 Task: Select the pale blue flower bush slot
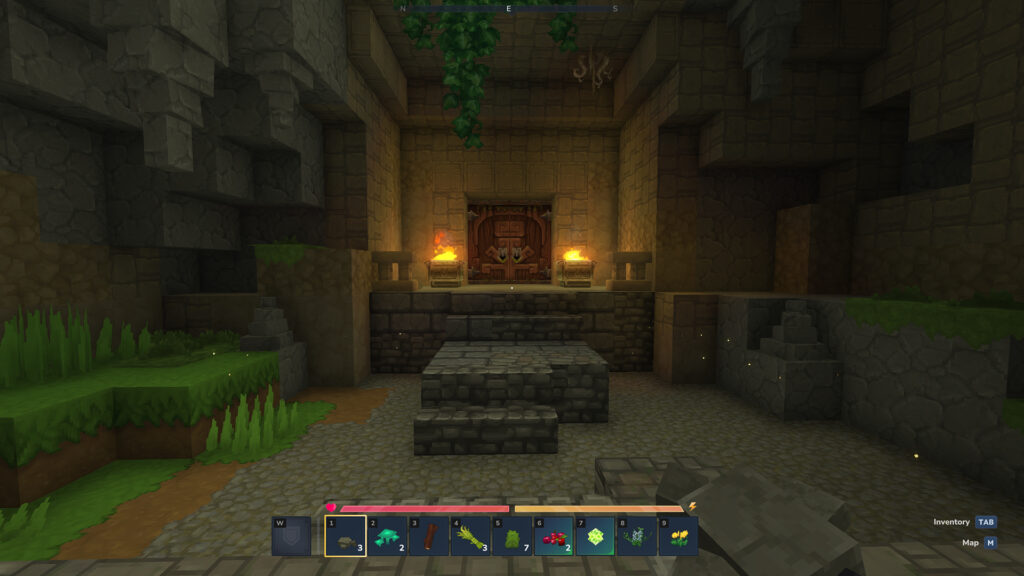[636, 536]
